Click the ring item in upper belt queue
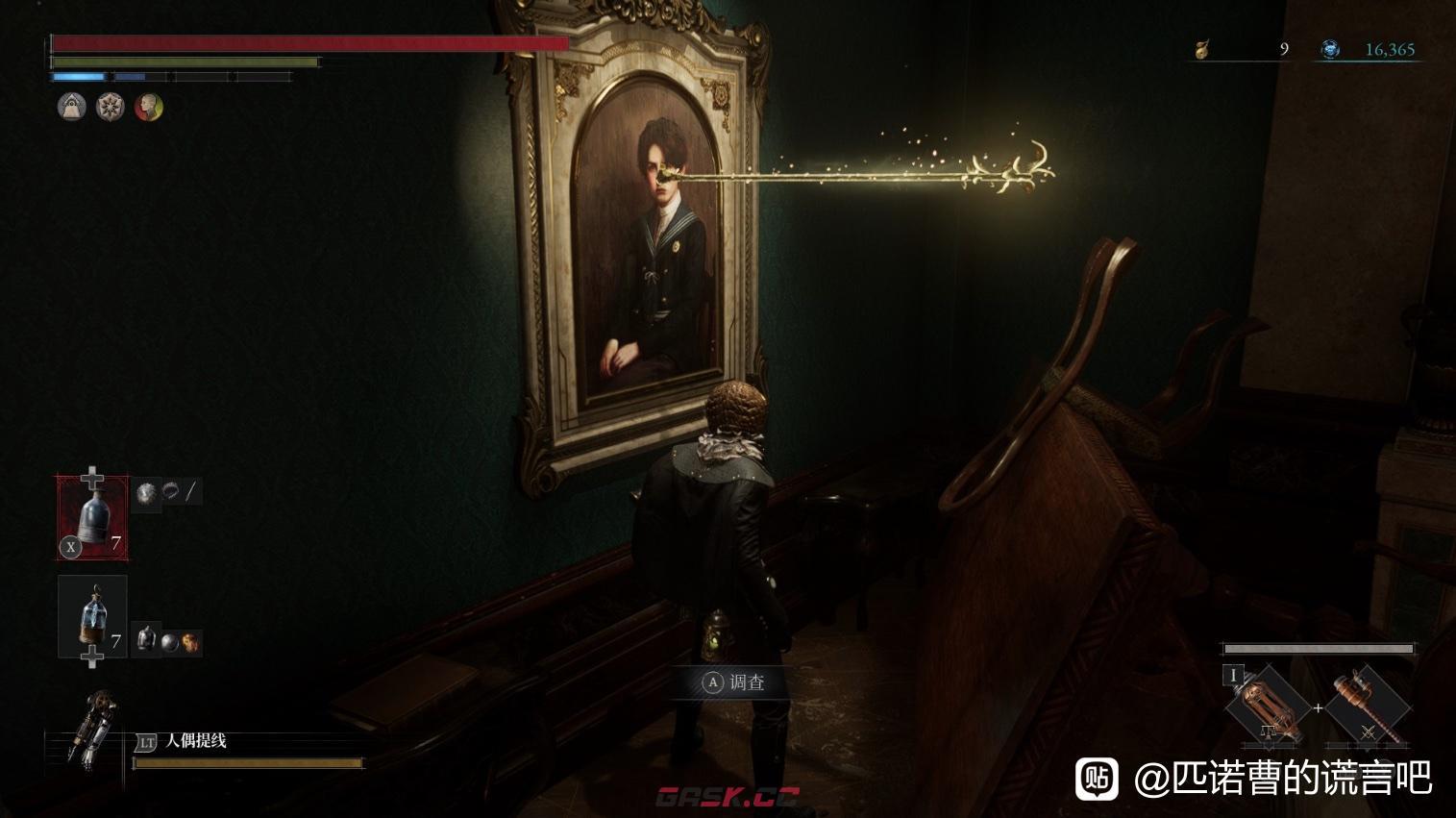The height and width of the screenshot is (818, 1456). (x=171, y=492)
